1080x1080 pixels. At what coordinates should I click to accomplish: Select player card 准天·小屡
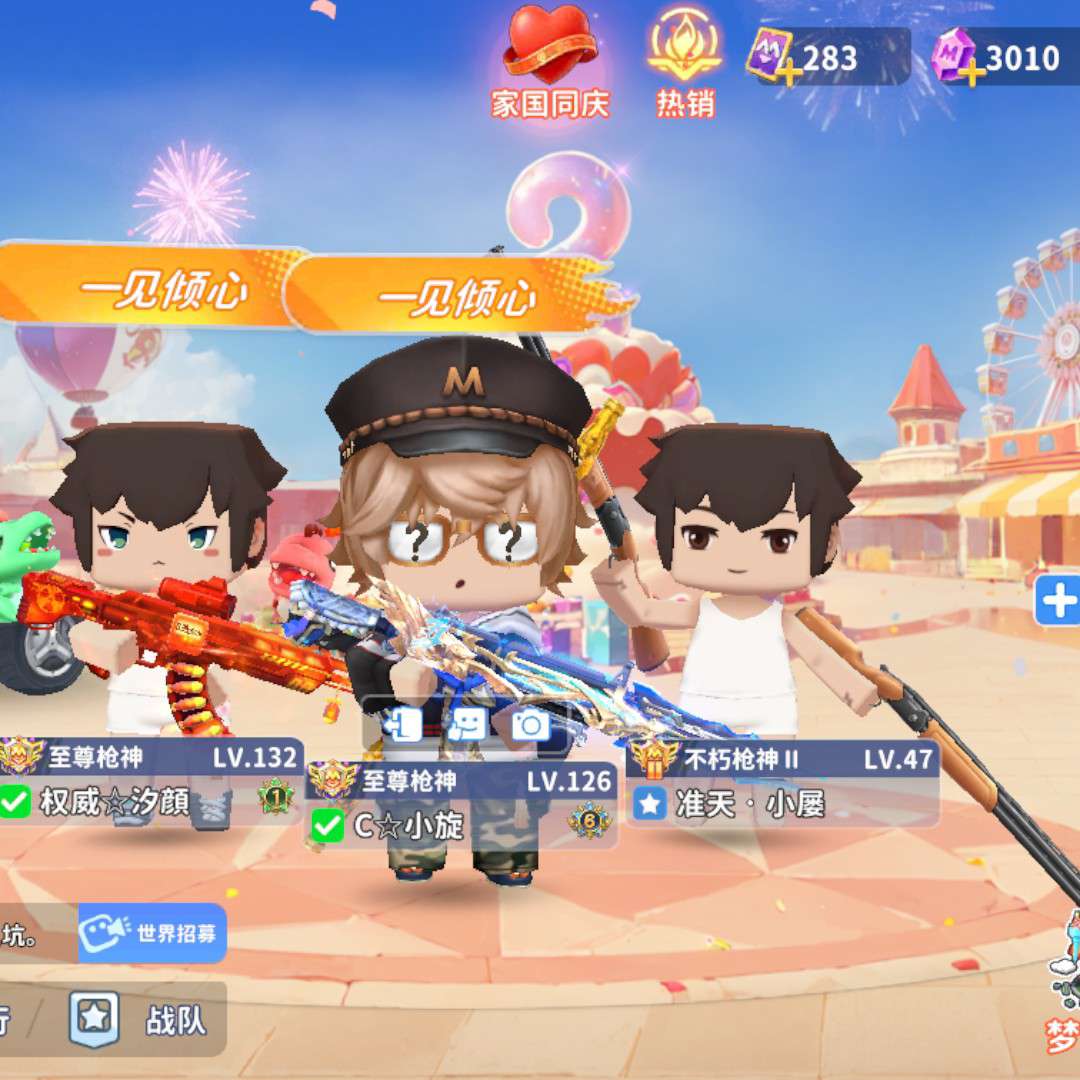(782, 784)
